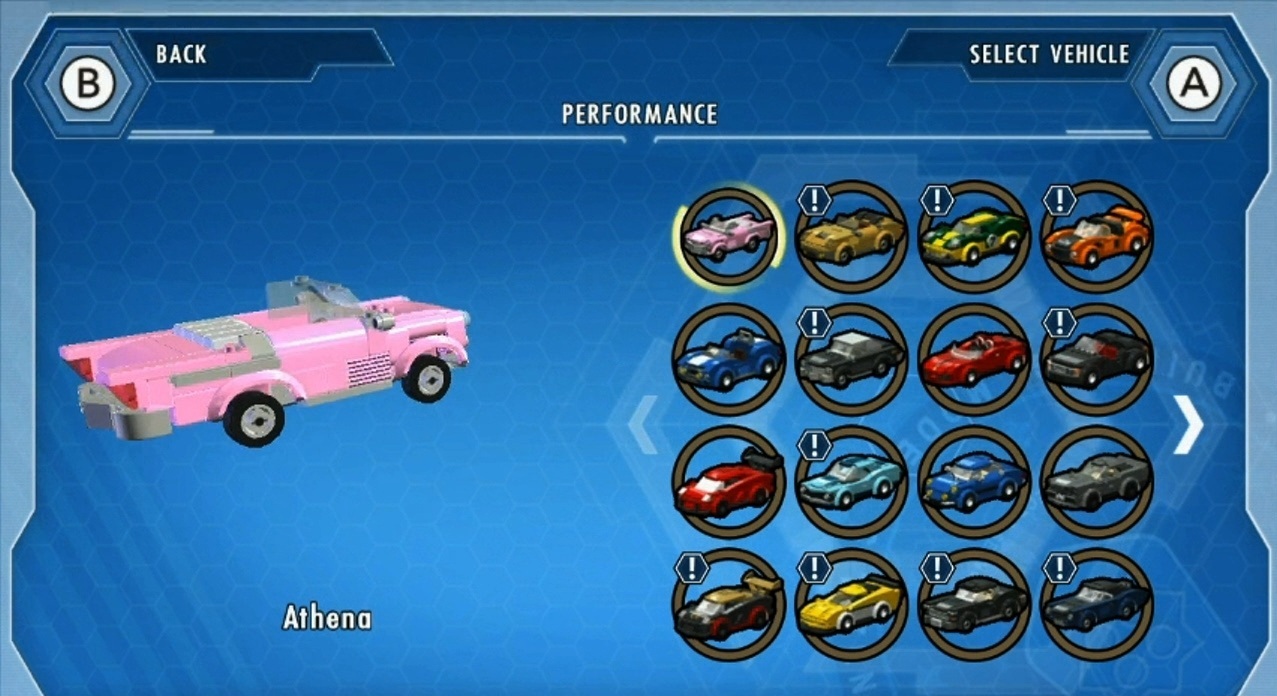Choose the red car with black spoiler
The width and height of the screenshot is (1277, 696).
728,482
